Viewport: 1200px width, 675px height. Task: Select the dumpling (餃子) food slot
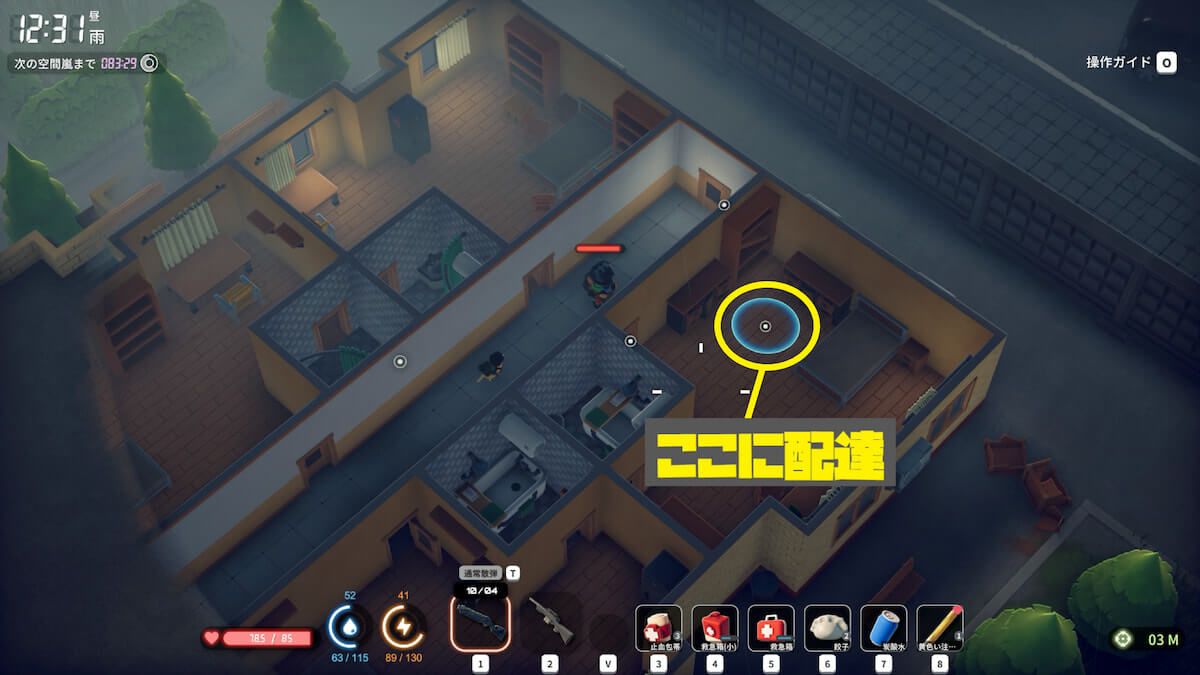tap(827, 628)
